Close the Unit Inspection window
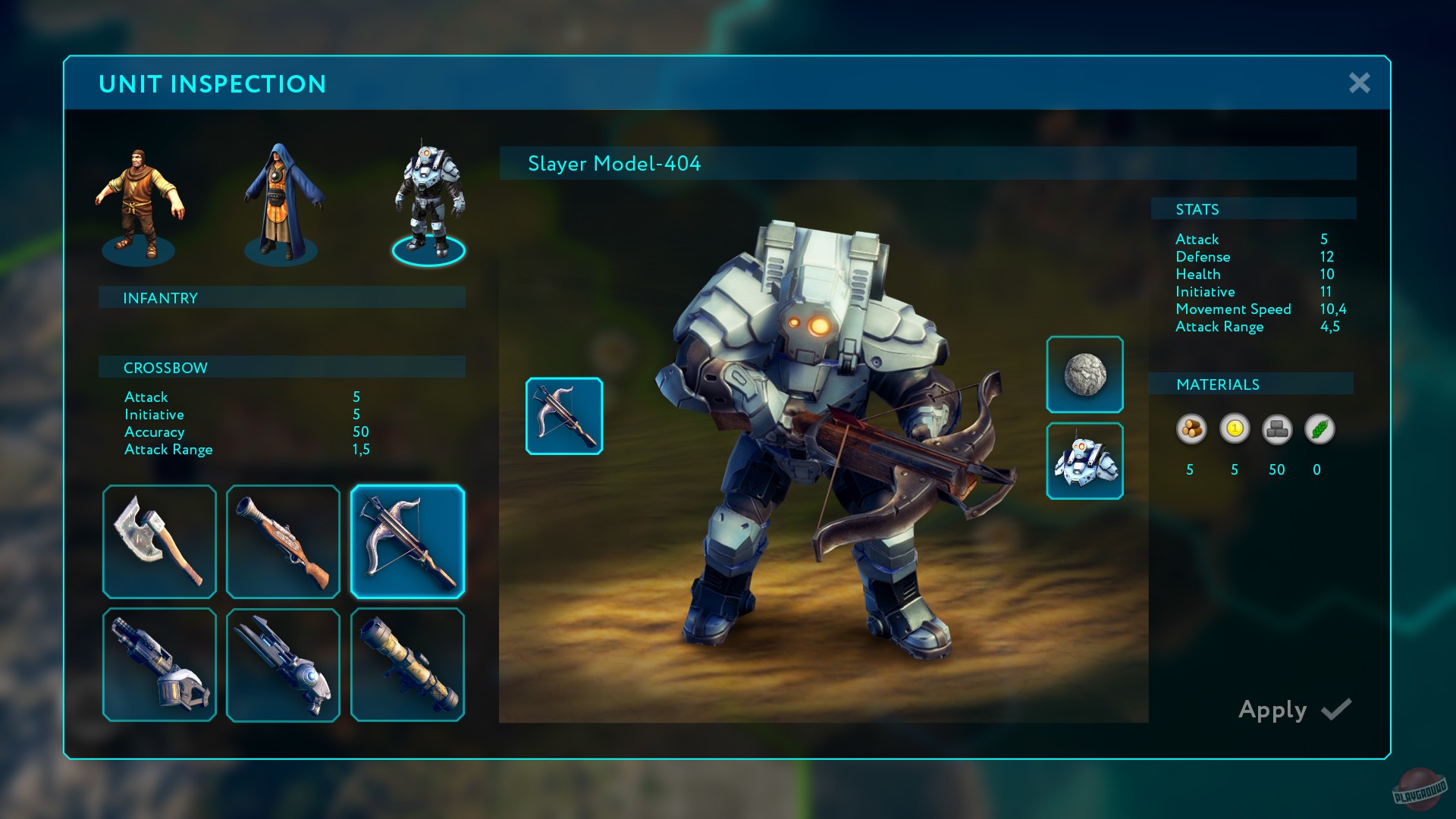Screen dimensions: 1456x819 [1359, 83]
